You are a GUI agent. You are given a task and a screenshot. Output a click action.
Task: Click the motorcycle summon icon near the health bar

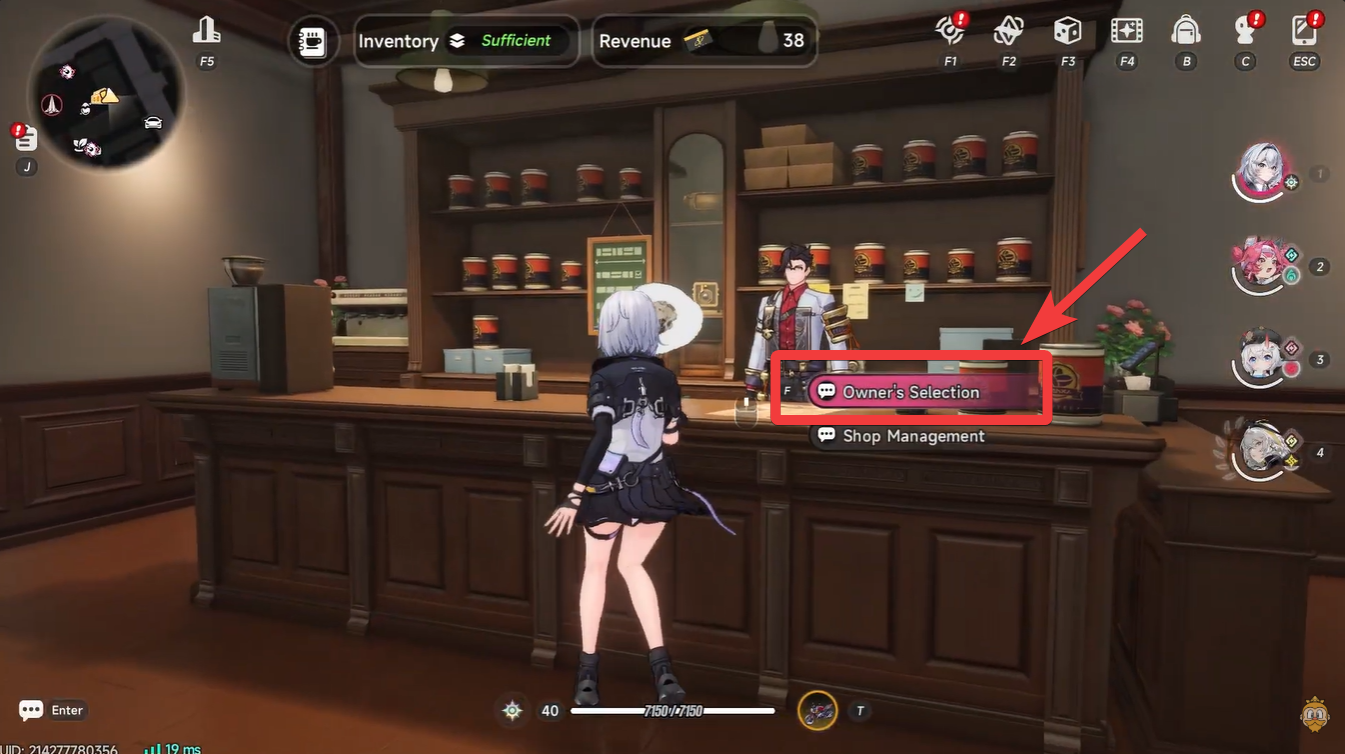pos(818,710)
